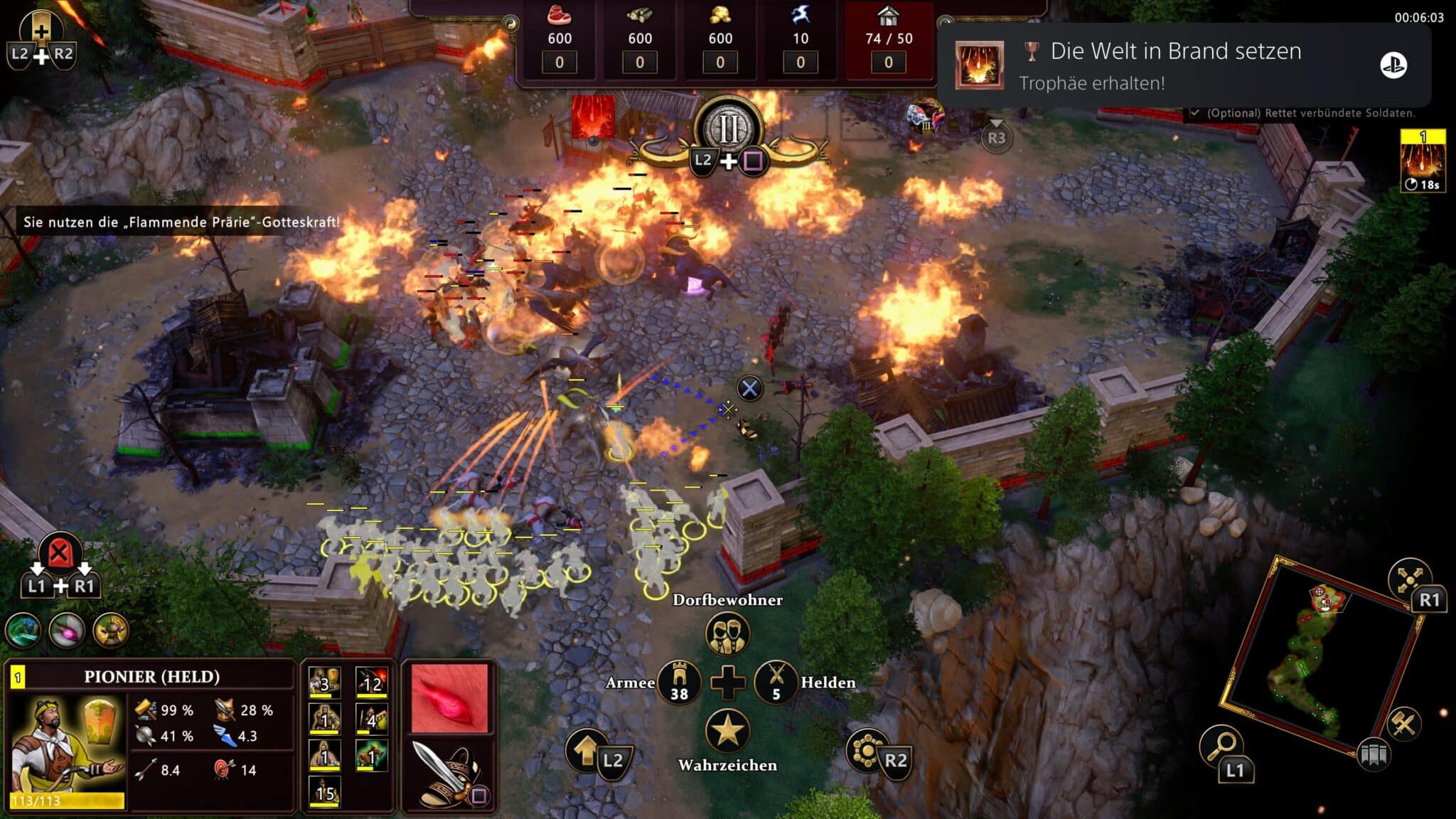Select the unit group showing 15
The width and height of the screenshot is (1456, 819).
pyautogui.click(x=324, y=792)
